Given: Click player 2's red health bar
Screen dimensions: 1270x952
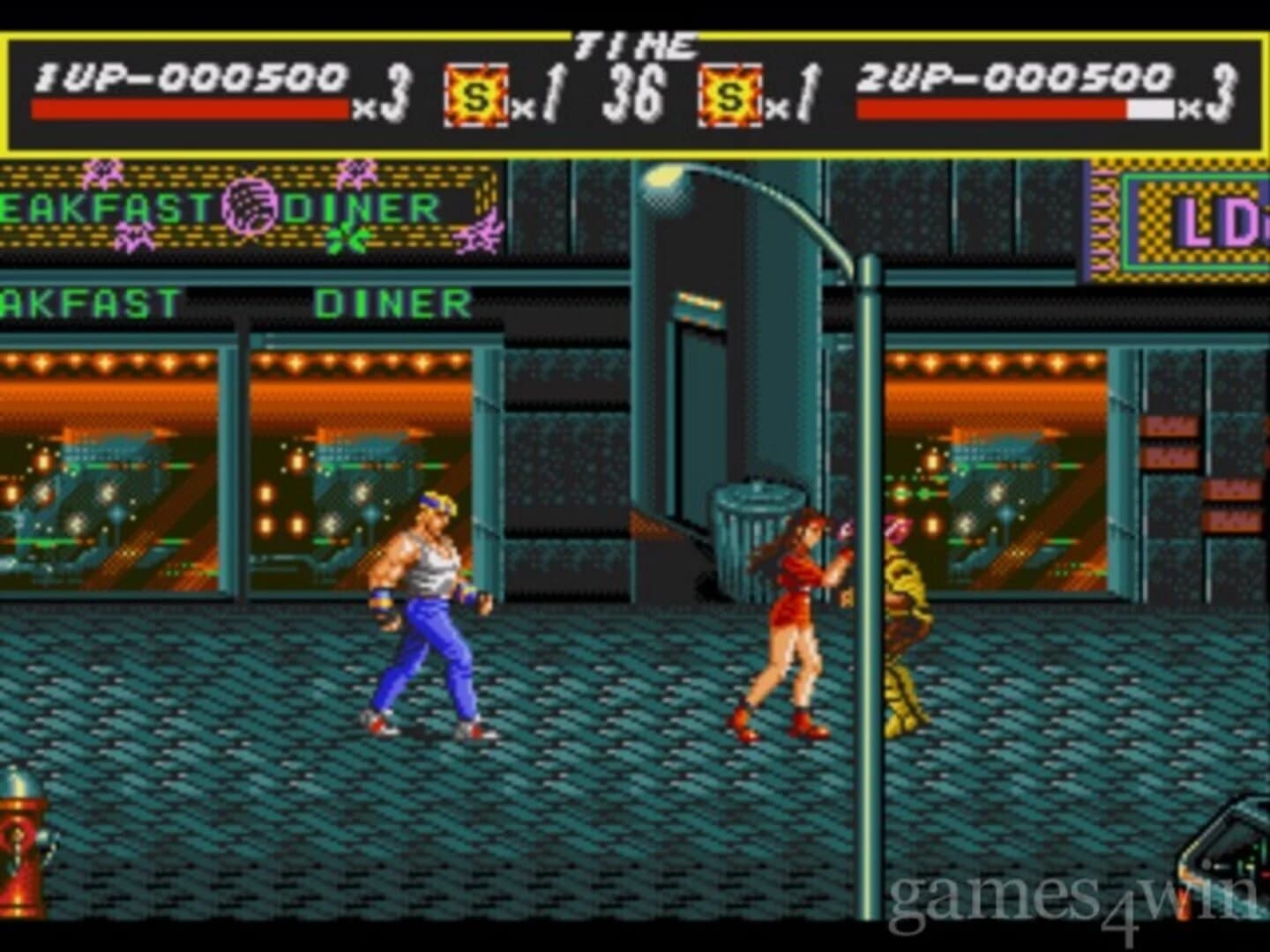Looking at the screenshot, I should coord(988,108).
